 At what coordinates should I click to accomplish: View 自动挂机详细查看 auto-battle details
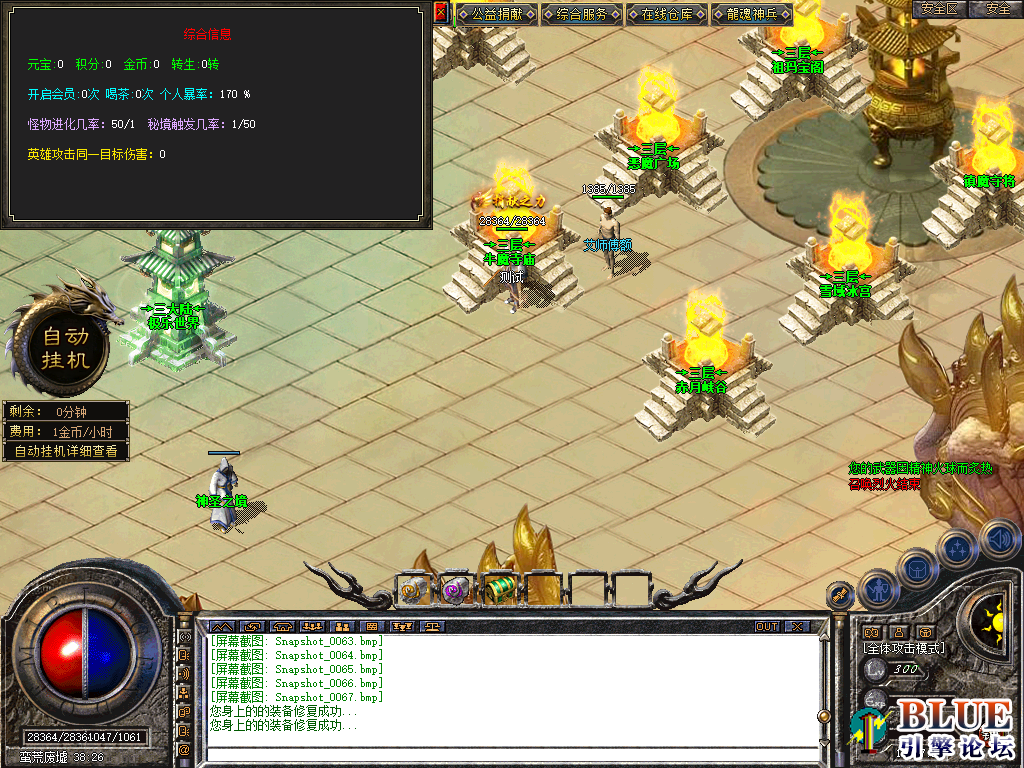[66, 451]
